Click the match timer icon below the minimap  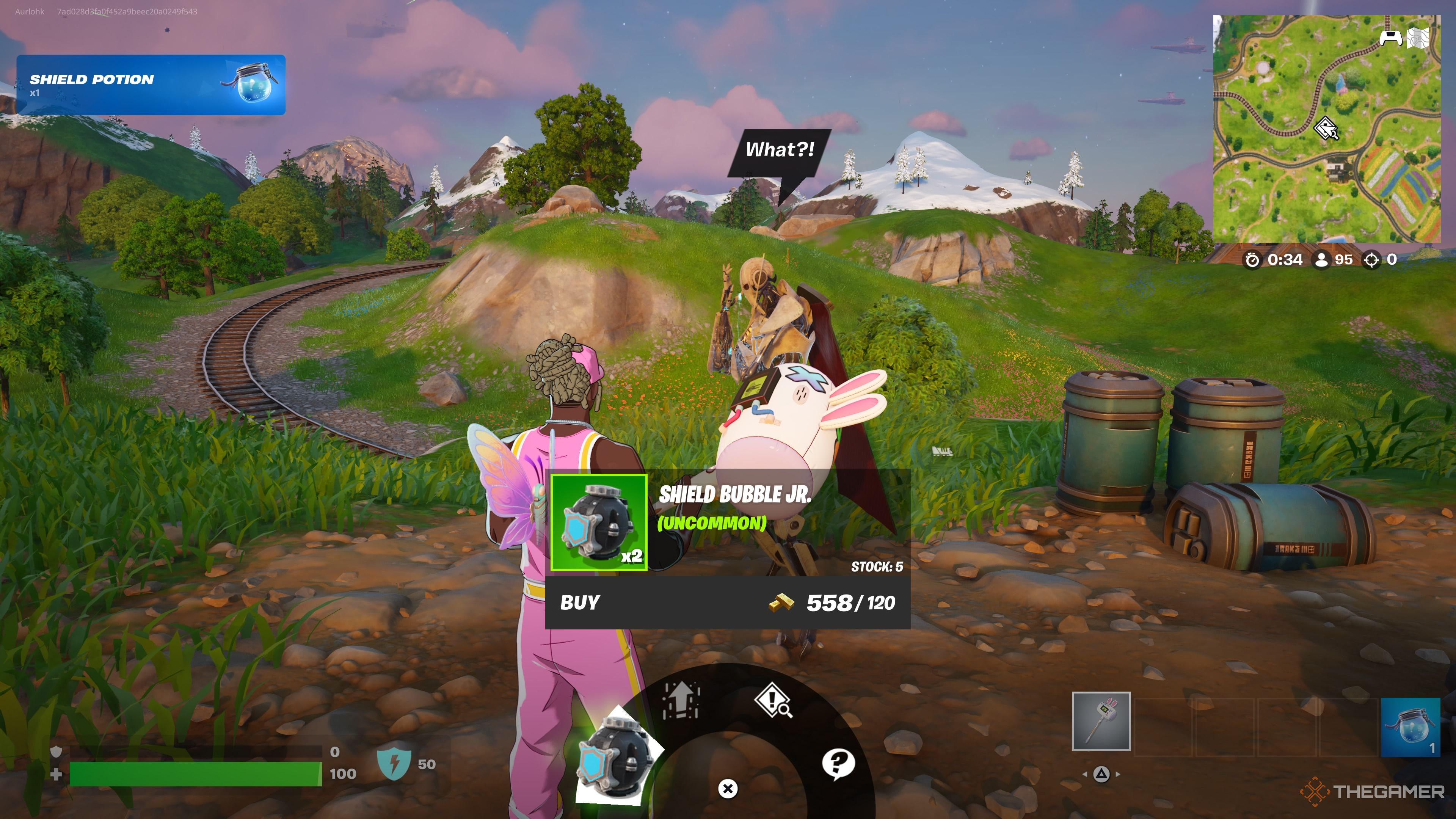coord(1252,259)
